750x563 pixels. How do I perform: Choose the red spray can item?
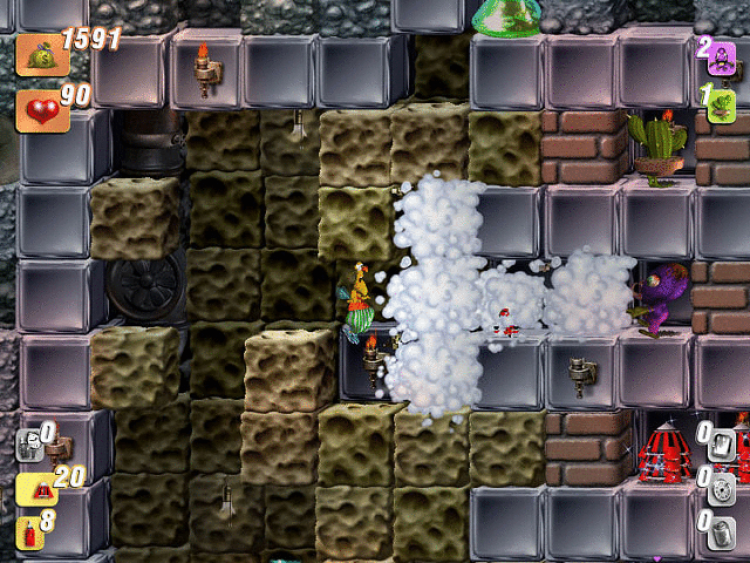(x=31, y=530)
